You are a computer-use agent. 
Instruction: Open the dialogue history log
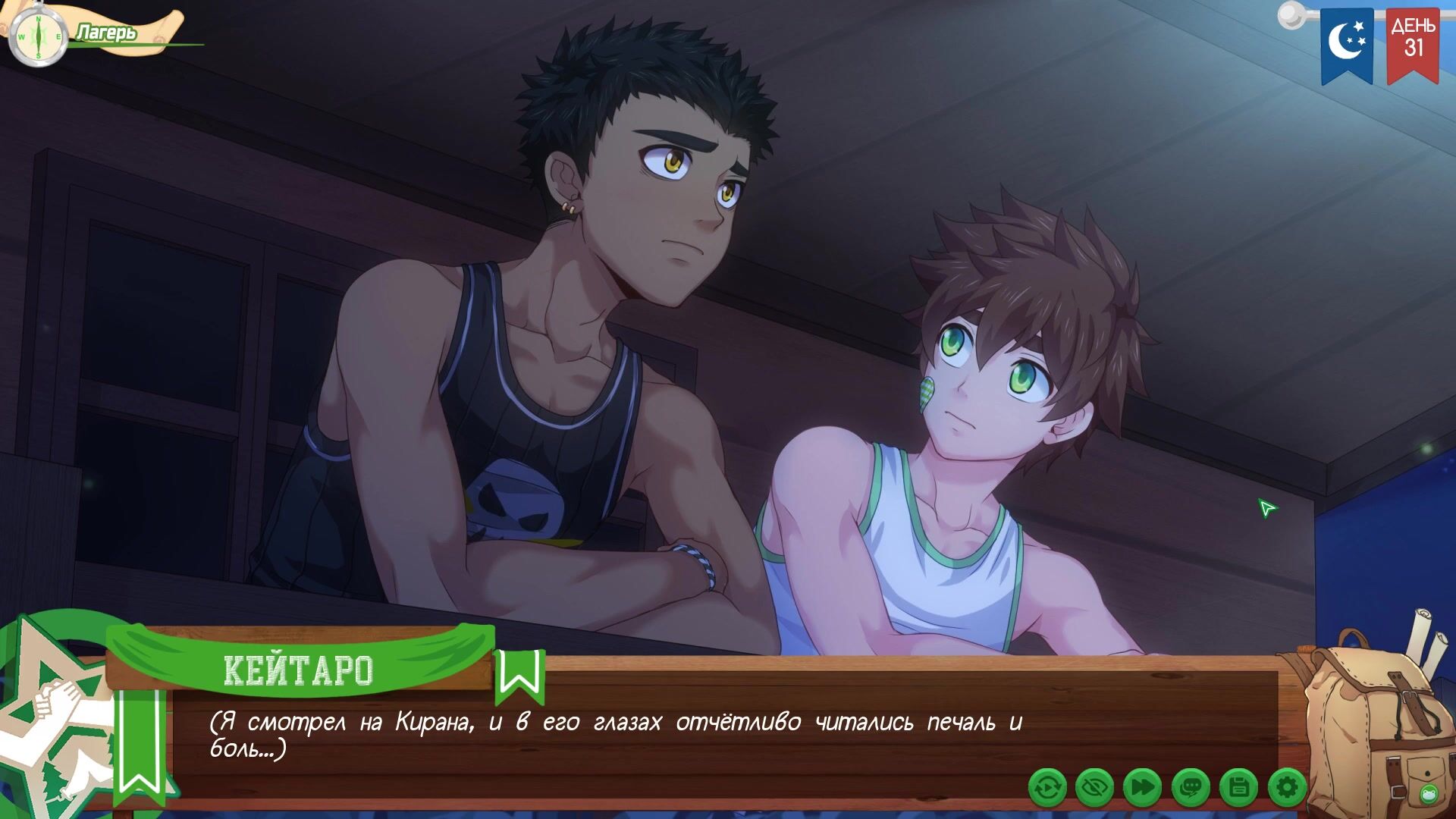(x=1191, y=788)
